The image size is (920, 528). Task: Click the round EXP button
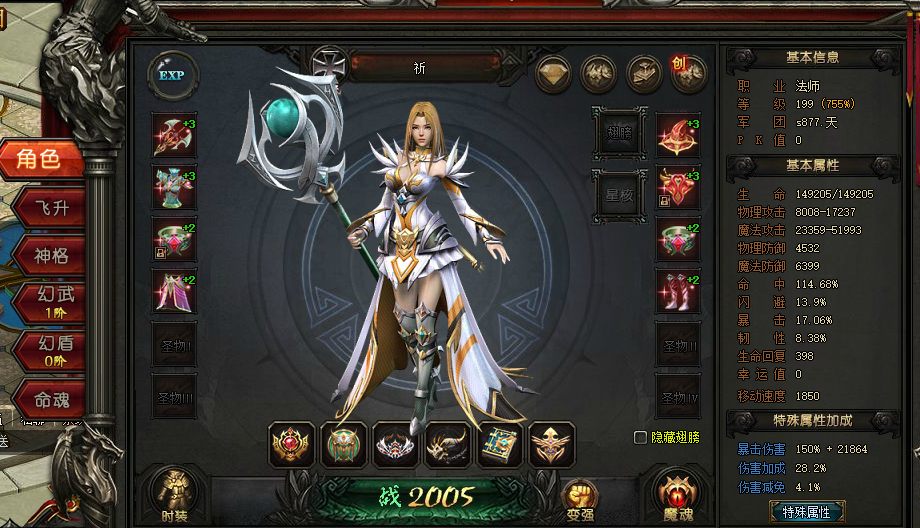(172, 76)
